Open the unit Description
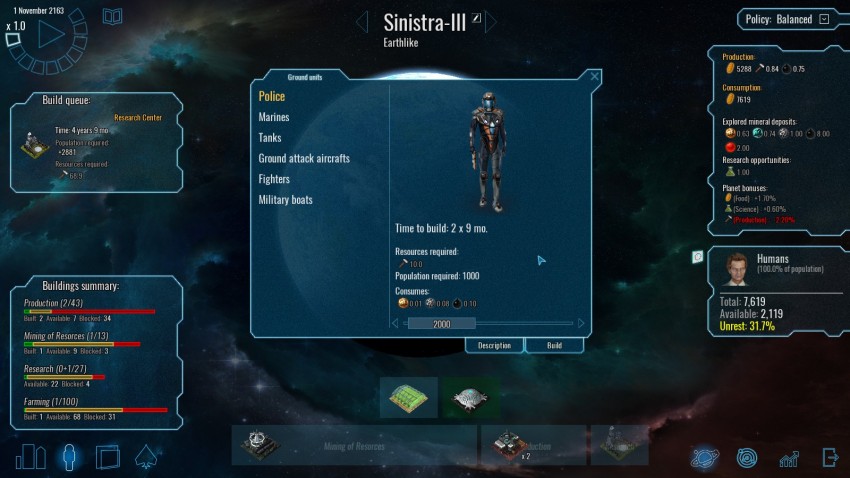The height and width of the screenshot is (478, 850). [494, 345]
